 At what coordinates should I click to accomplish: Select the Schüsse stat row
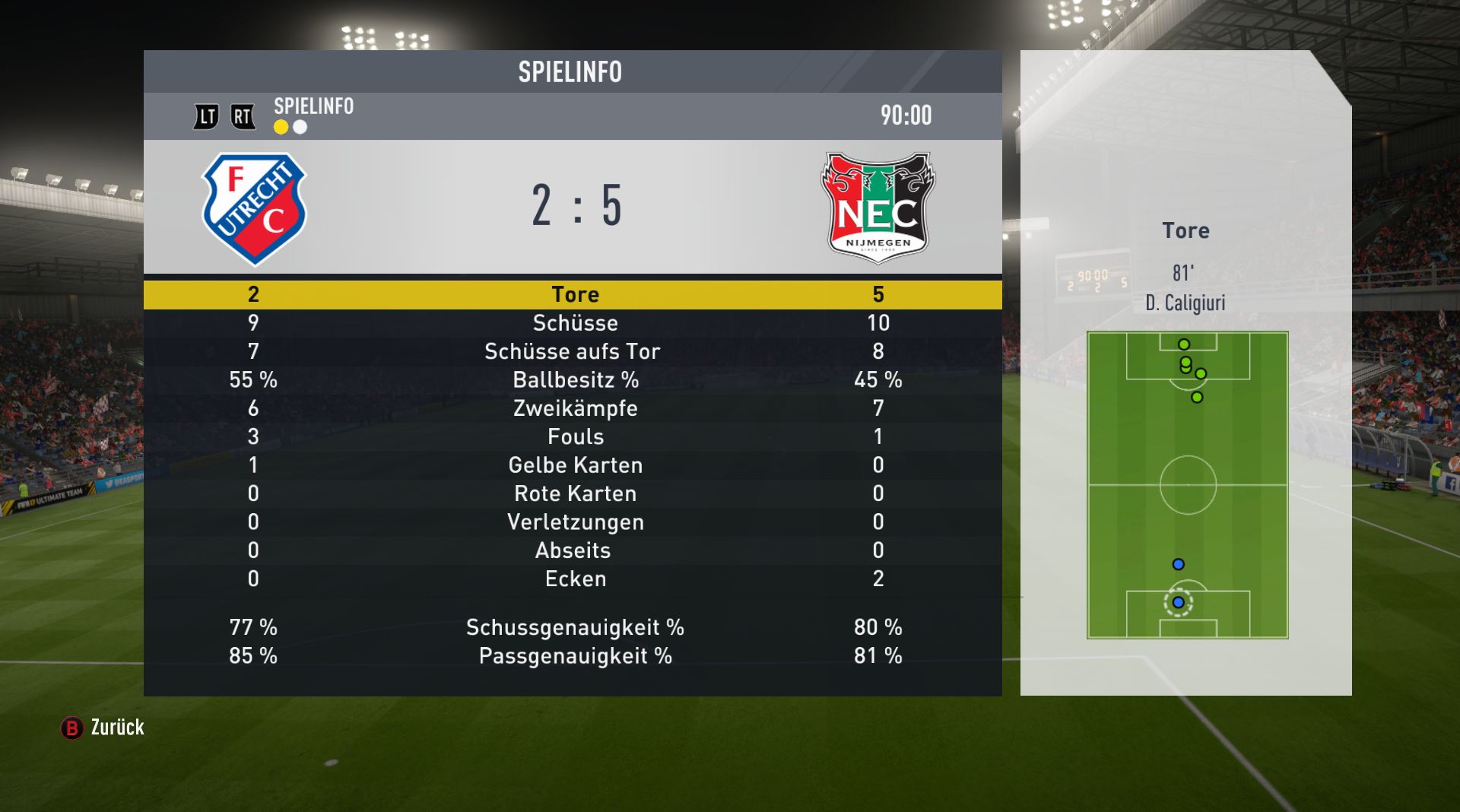pos(574,323)
